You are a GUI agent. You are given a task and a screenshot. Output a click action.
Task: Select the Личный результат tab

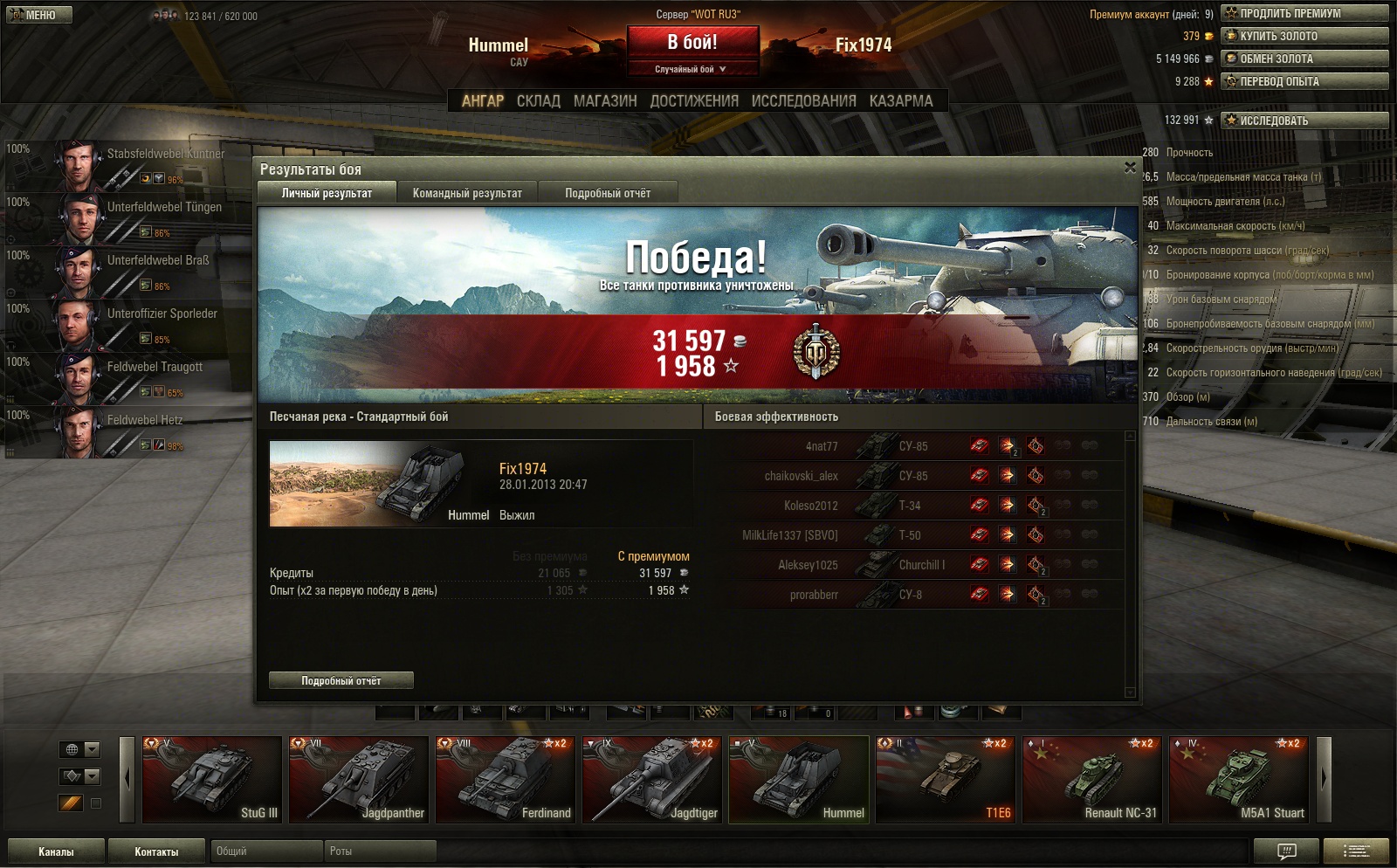(327, 193)
